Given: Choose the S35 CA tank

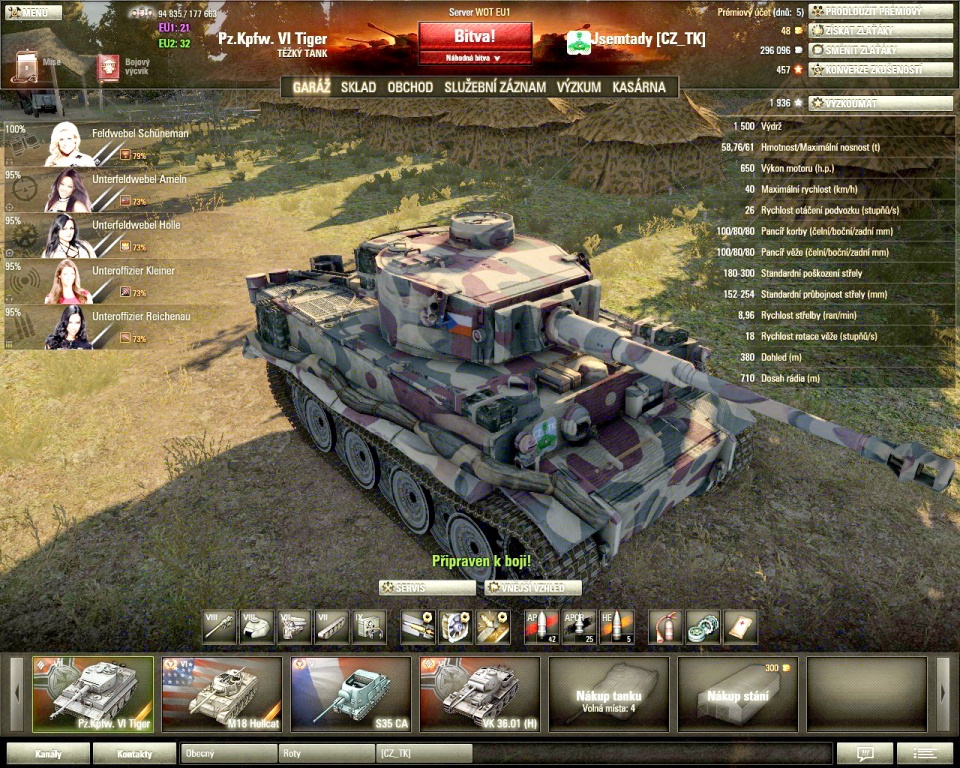Looking at the screenshot, I should coord(350,692).
